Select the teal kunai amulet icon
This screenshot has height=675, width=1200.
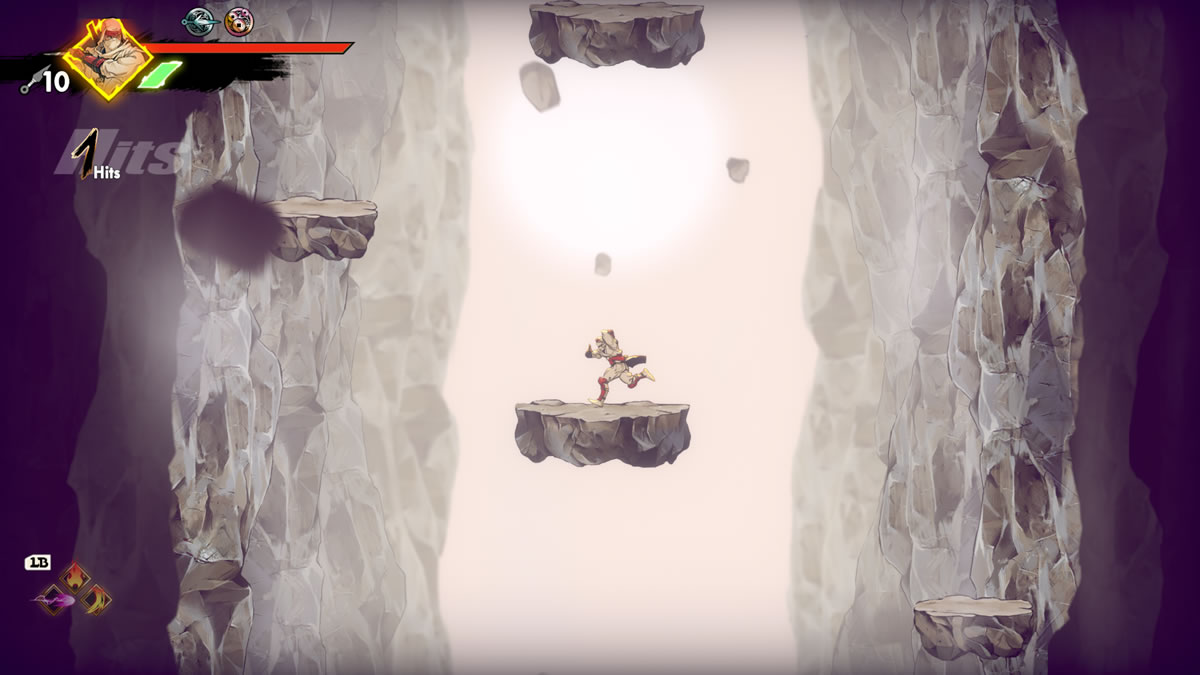199,20
